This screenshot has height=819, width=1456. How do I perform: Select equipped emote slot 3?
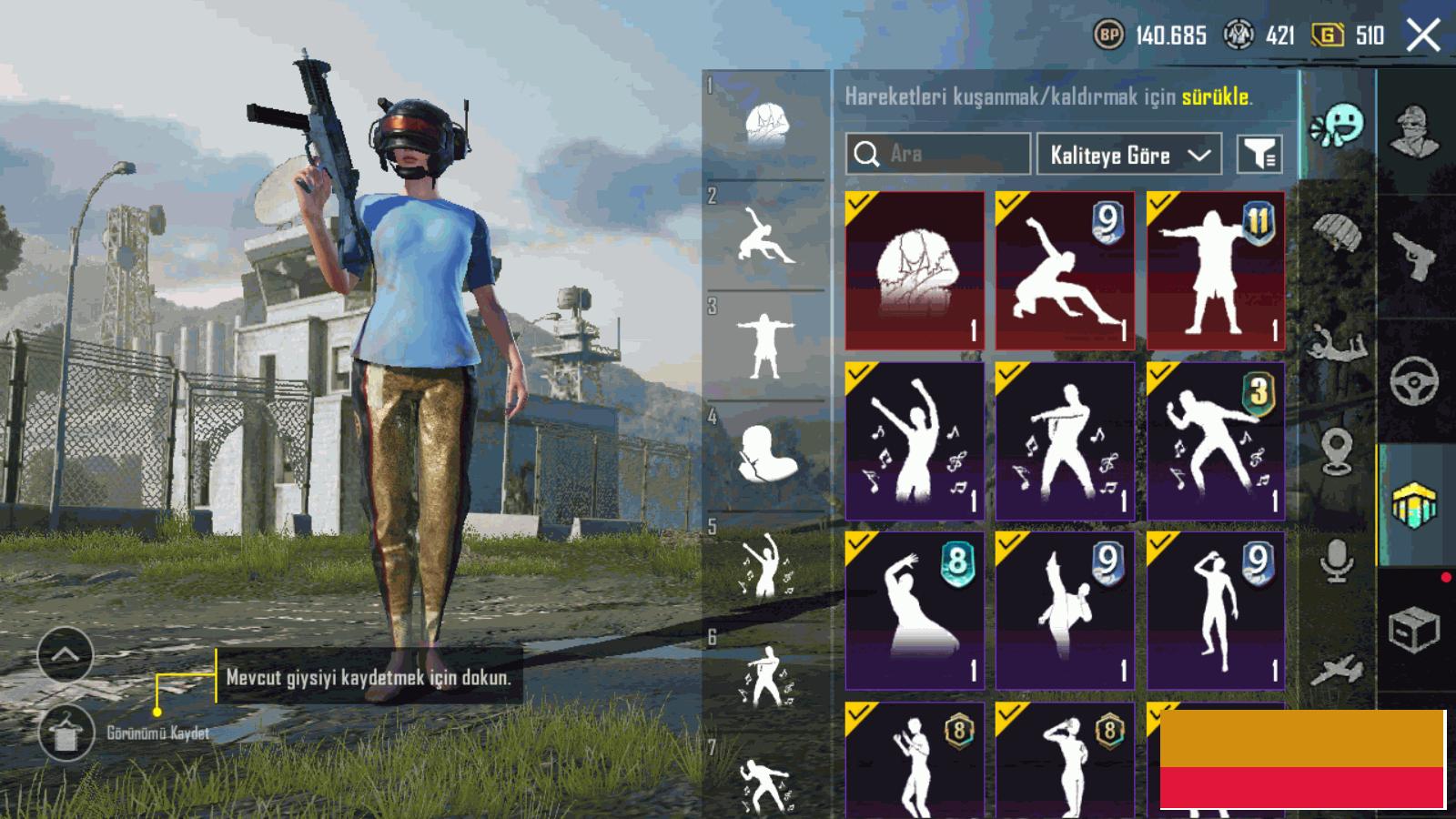click(765, 346)
